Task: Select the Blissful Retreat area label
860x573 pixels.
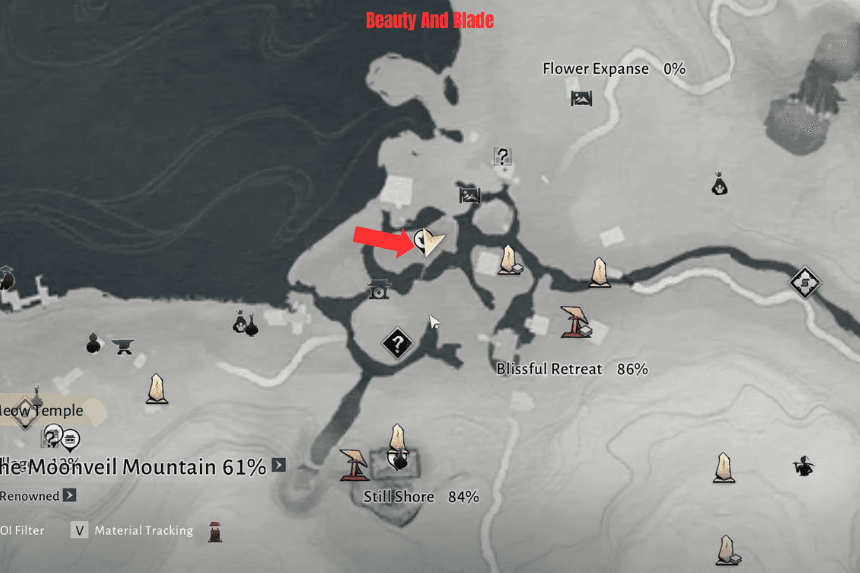Action: coord(550,369)
